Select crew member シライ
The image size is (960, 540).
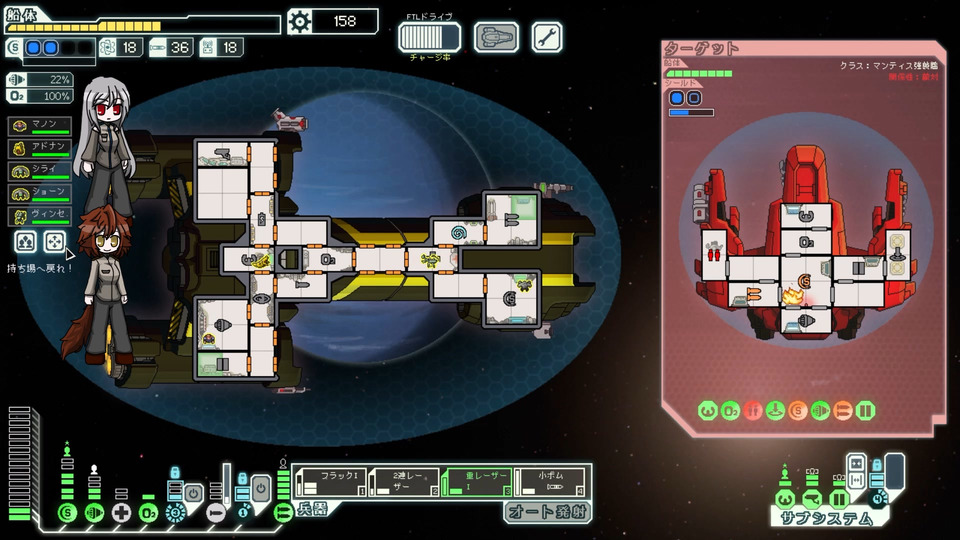tap(41, 170)
